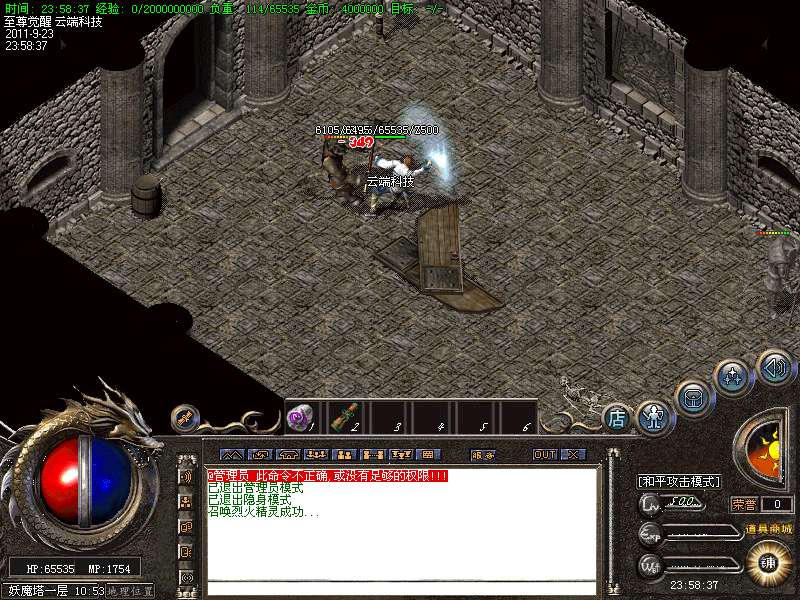
Task: Open the bag inventory icon
Action: click(692, 397)
